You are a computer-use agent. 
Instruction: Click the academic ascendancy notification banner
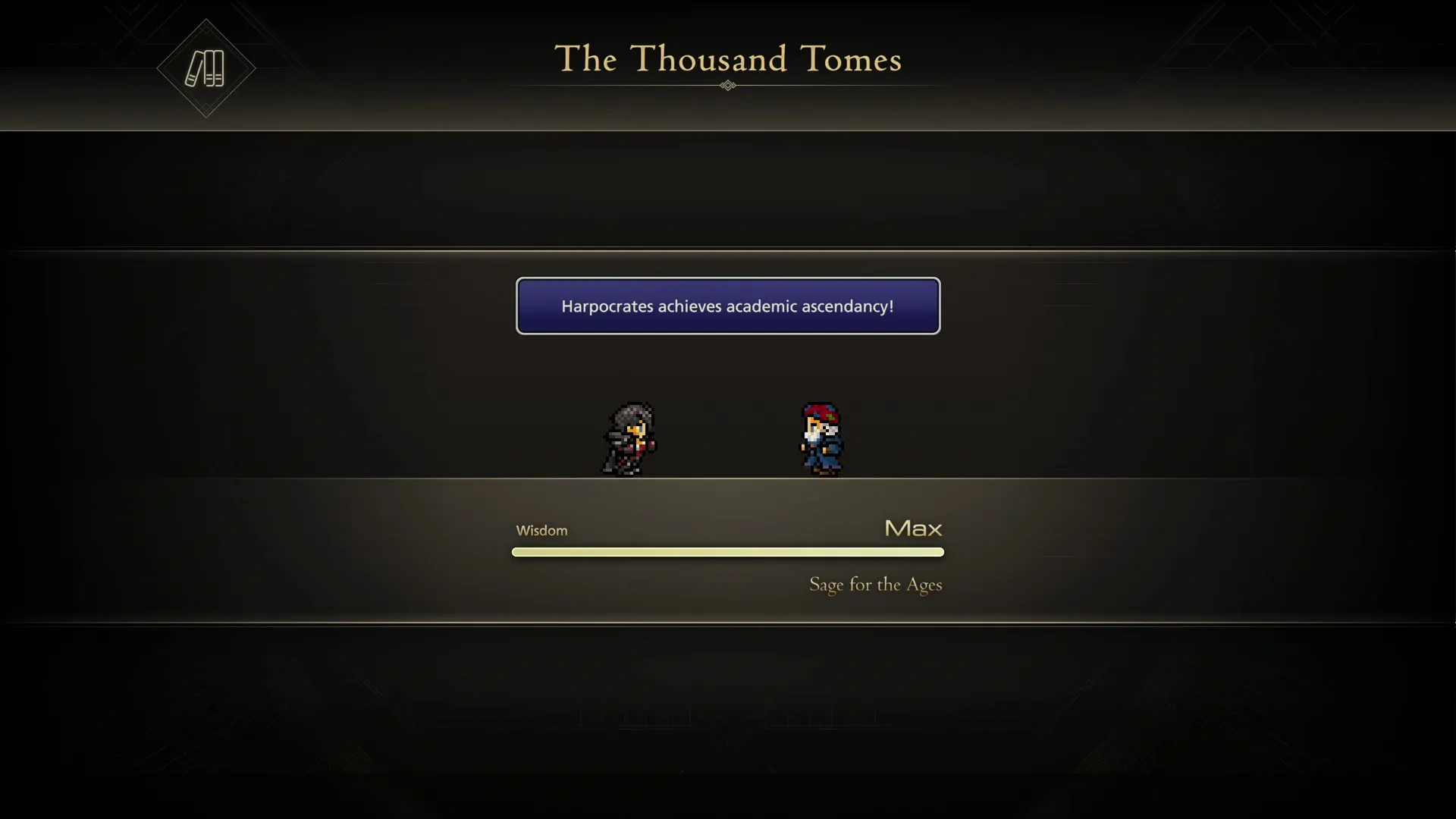[728, 306]
